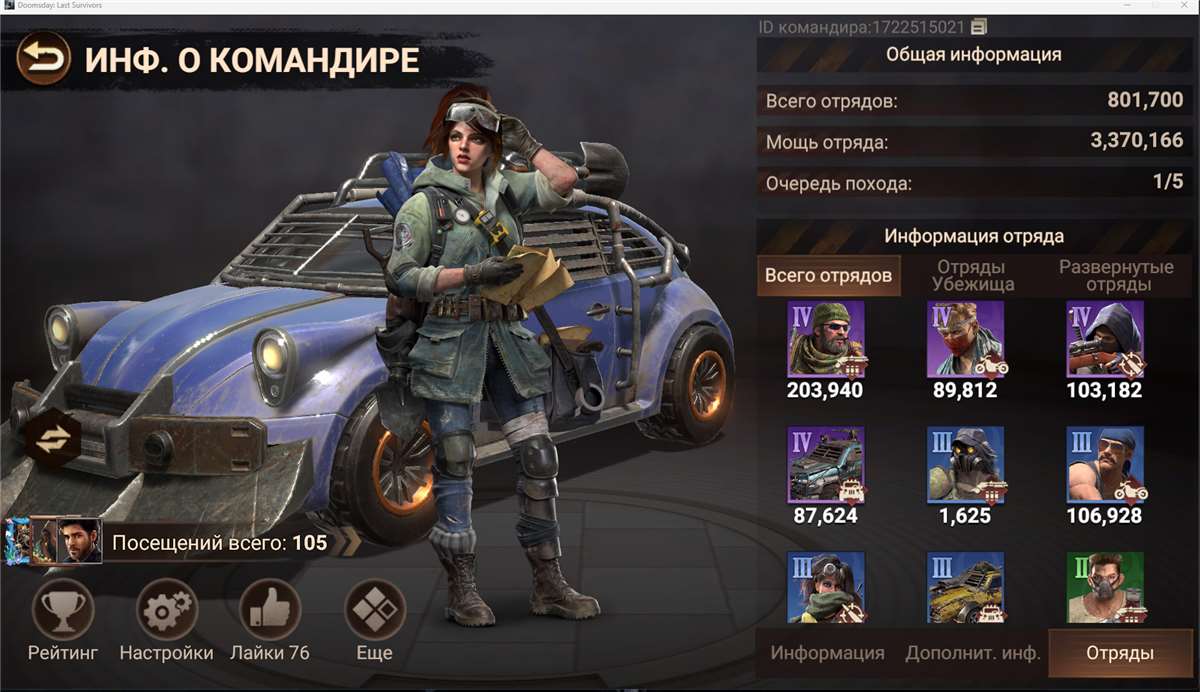Open the Еще more options
The image size is (1200, 692).
click(375, 610)
